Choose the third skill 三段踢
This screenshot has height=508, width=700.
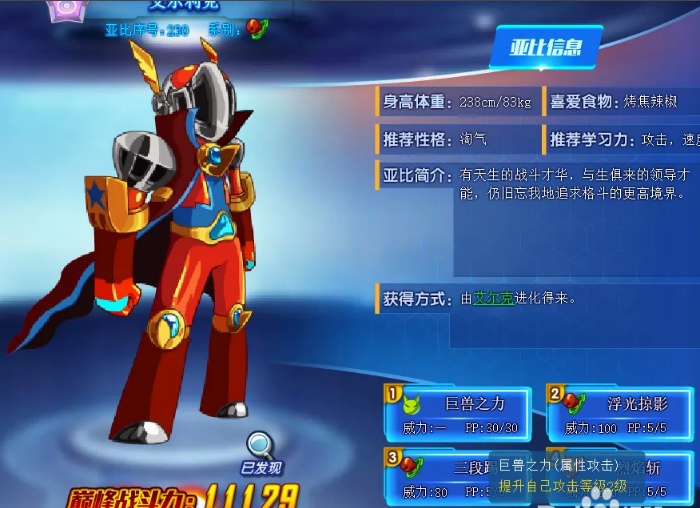click(x=440, y=476)
